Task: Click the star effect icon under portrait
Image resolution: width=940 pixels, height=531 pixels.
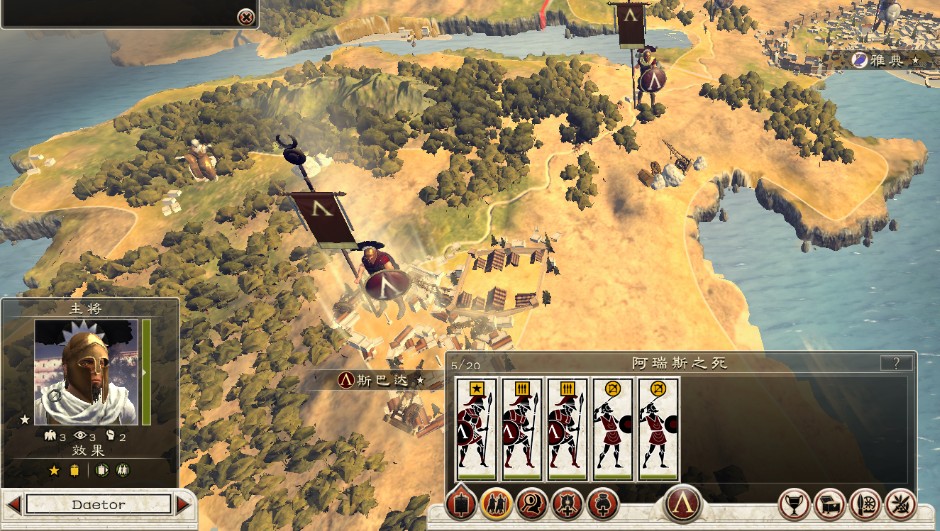Action: pyautogui.click(x=54, y=470)
